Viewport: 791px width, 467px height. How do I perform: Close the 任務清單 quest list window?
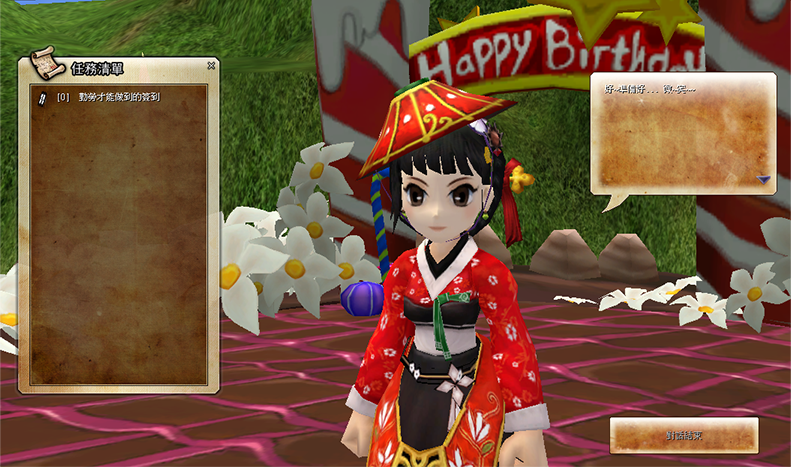tap(211, 66)
